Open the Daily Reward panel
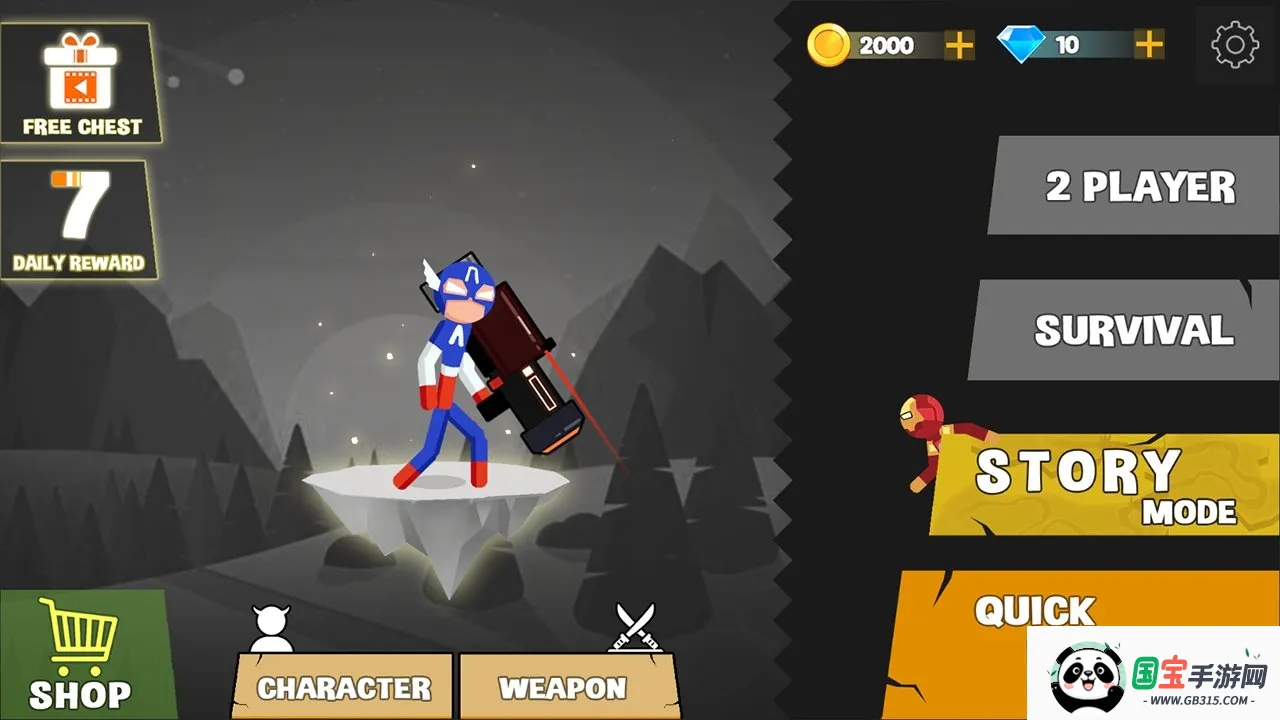The image size is (1280, 720). click(x=79, y=221)
